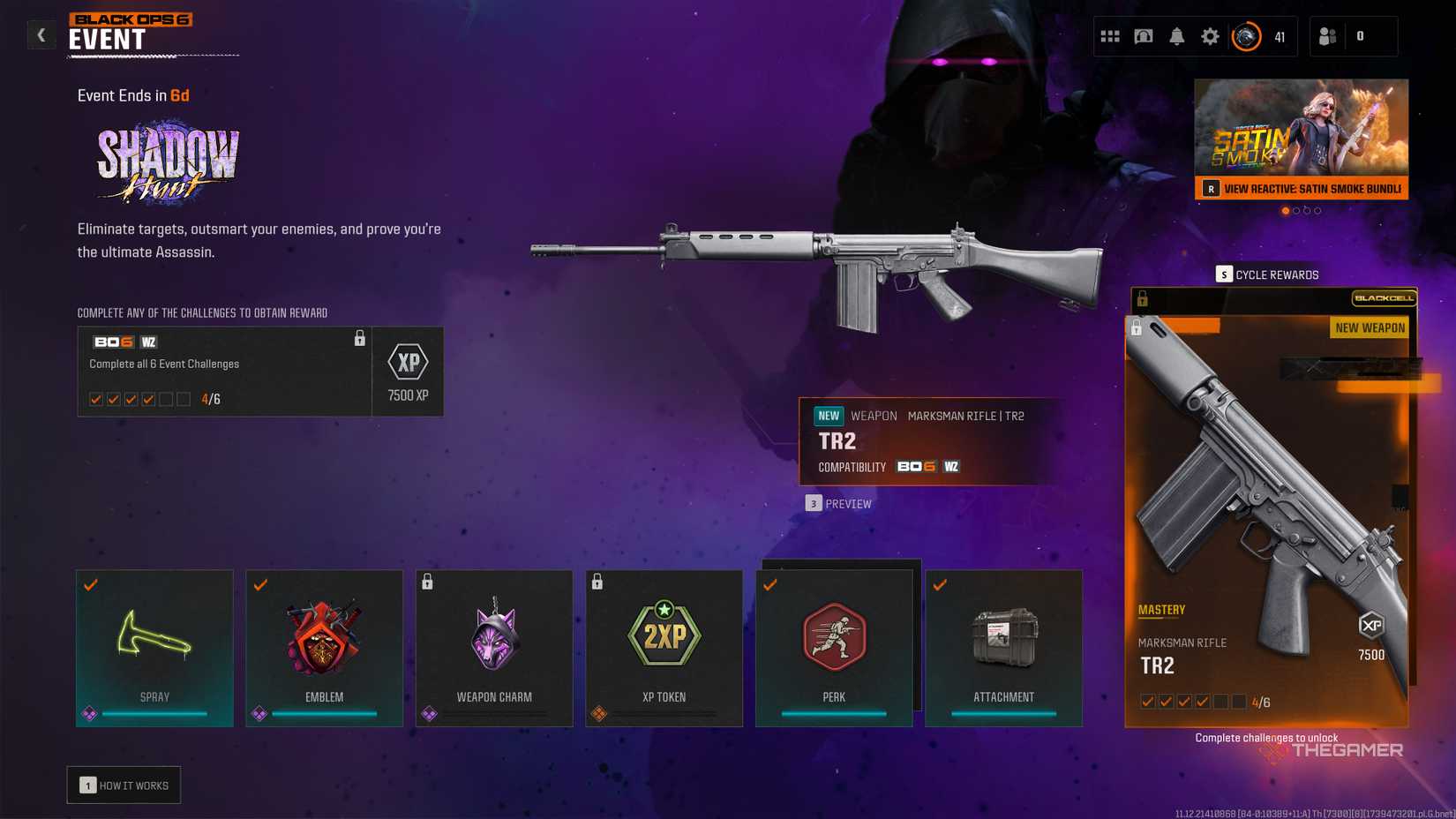Click the second carousel dot under Satin Smoke banner
This screenshot has width=1456, height=819.
(x=1297, y=210)
